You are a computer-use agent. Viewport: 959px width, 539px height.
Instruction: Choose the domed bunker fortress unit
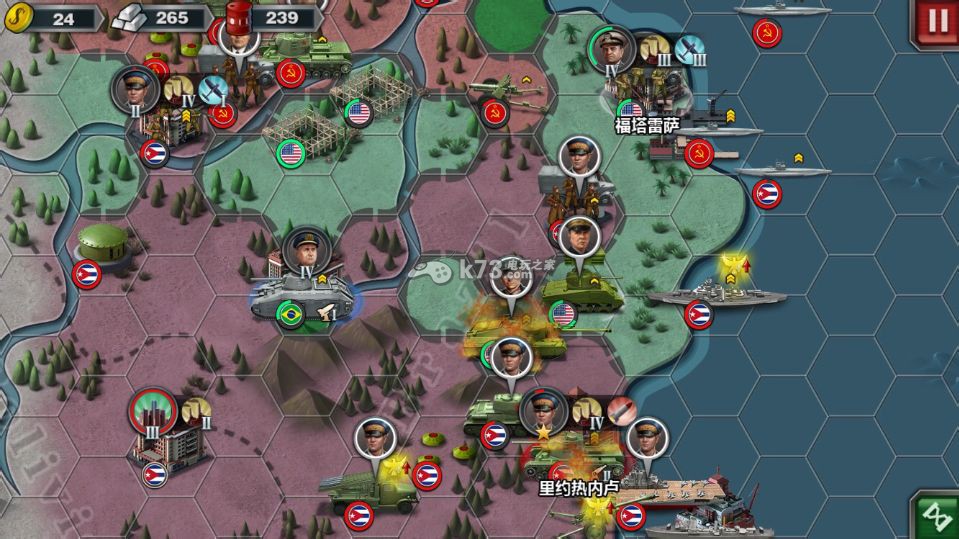click(103, 244)
